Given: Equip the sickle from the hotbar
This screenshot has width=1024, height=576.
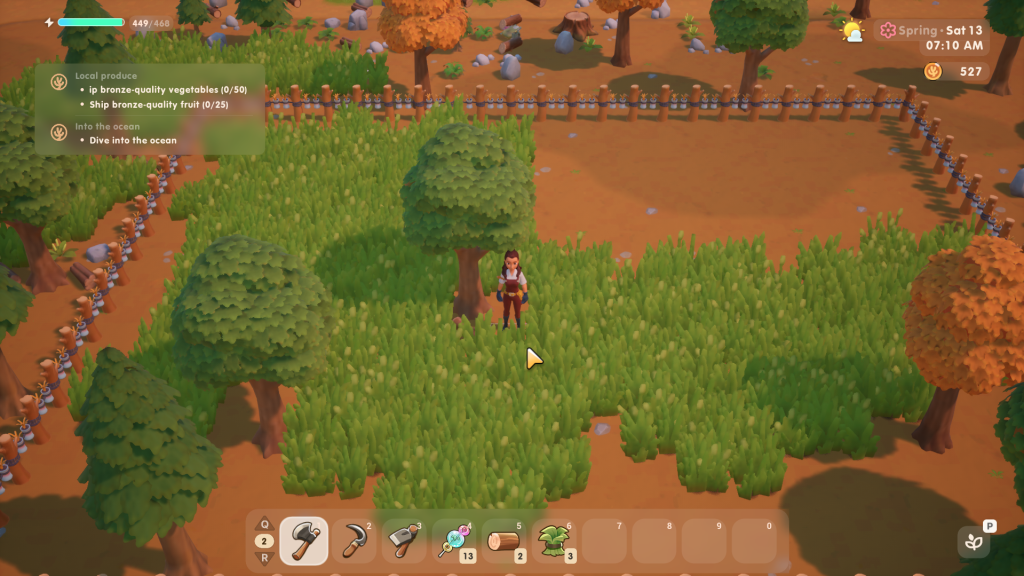Looking at the screenshot, I should [x=354, y=541].
